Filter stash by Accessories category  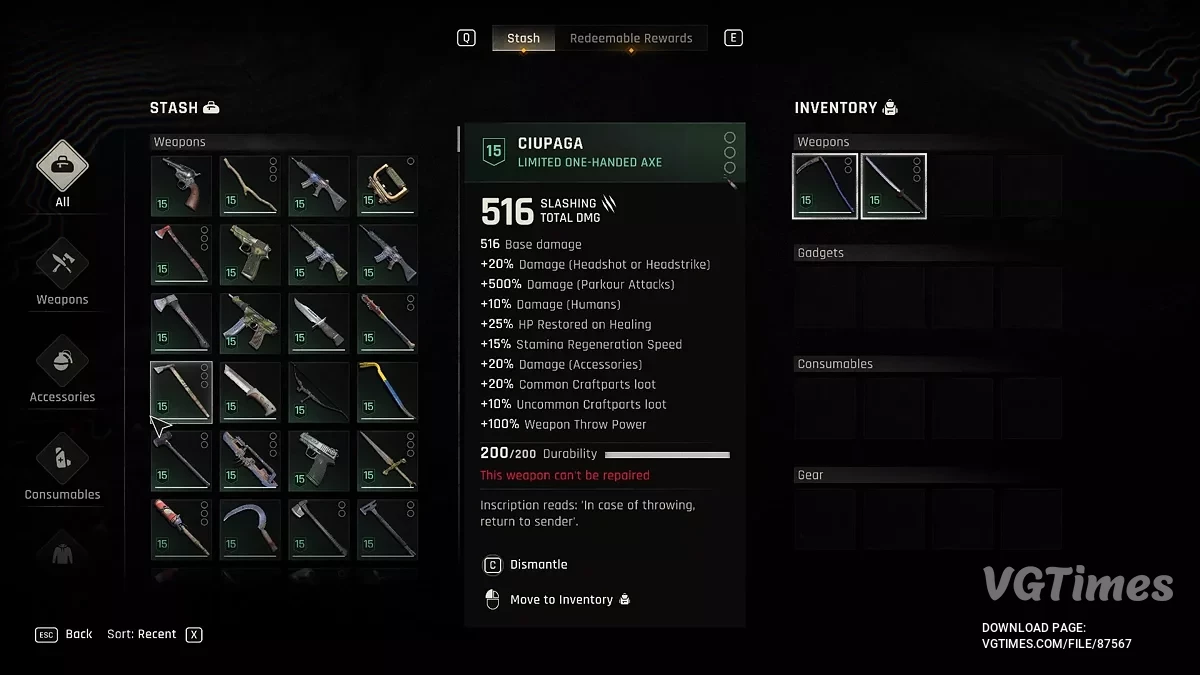pos(62,370)
